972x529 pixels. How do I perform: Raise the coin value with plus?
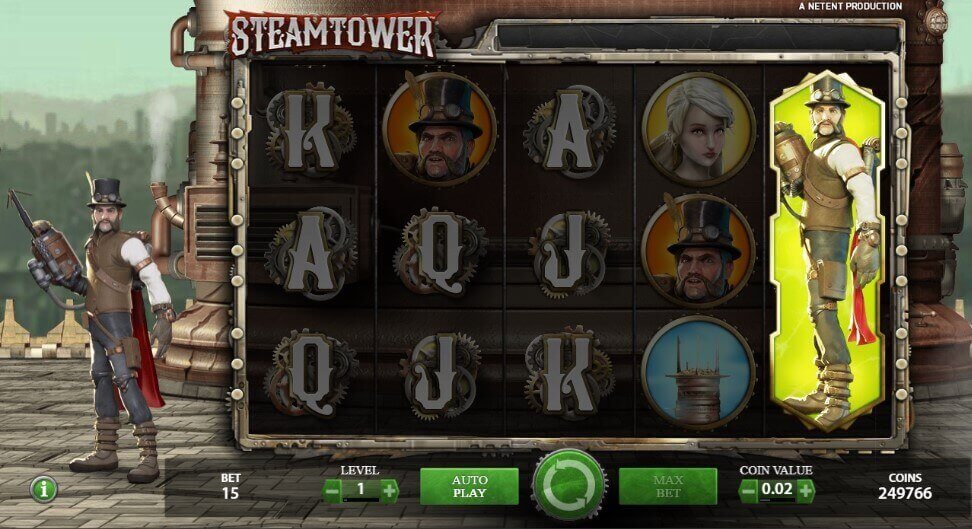click(x=805, y=490)
